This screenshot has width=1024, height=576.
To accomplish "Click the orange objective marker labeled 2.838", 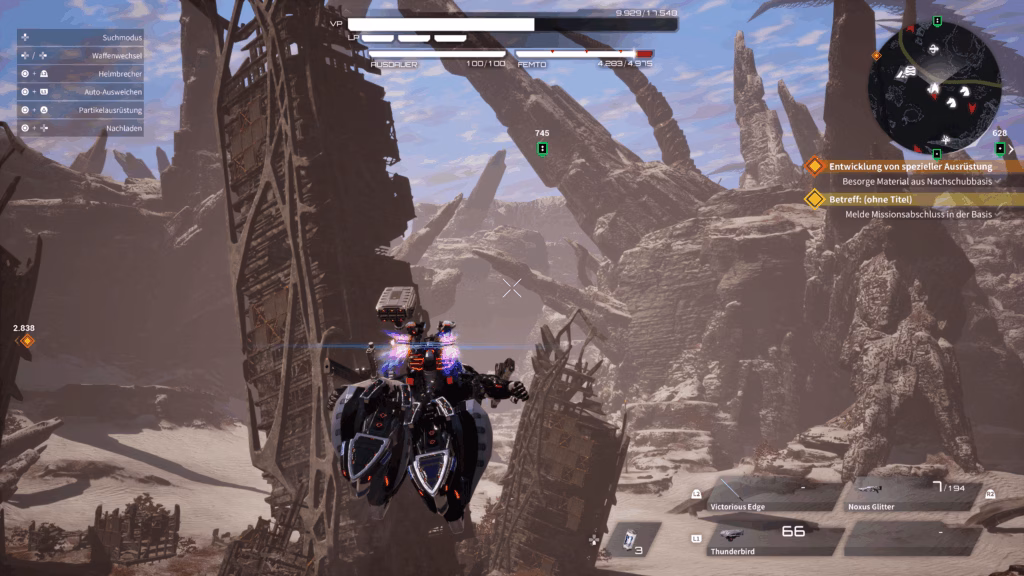I will click(27, 341).
